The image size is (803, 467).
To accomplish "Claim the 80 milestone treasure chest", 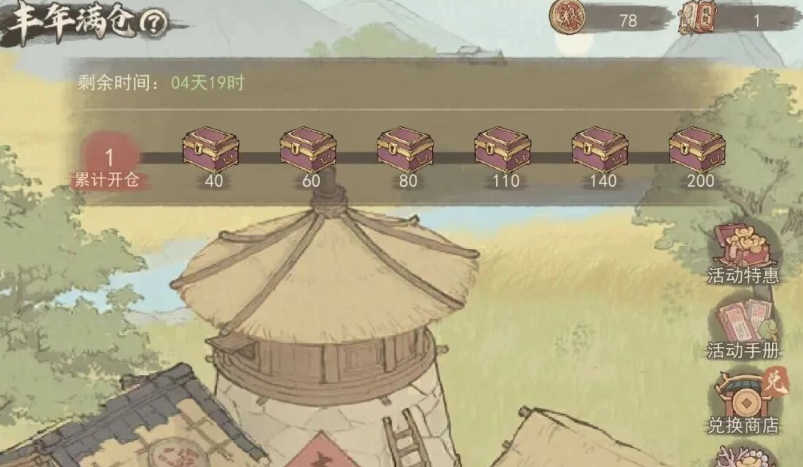I will [x=405, y=149].
